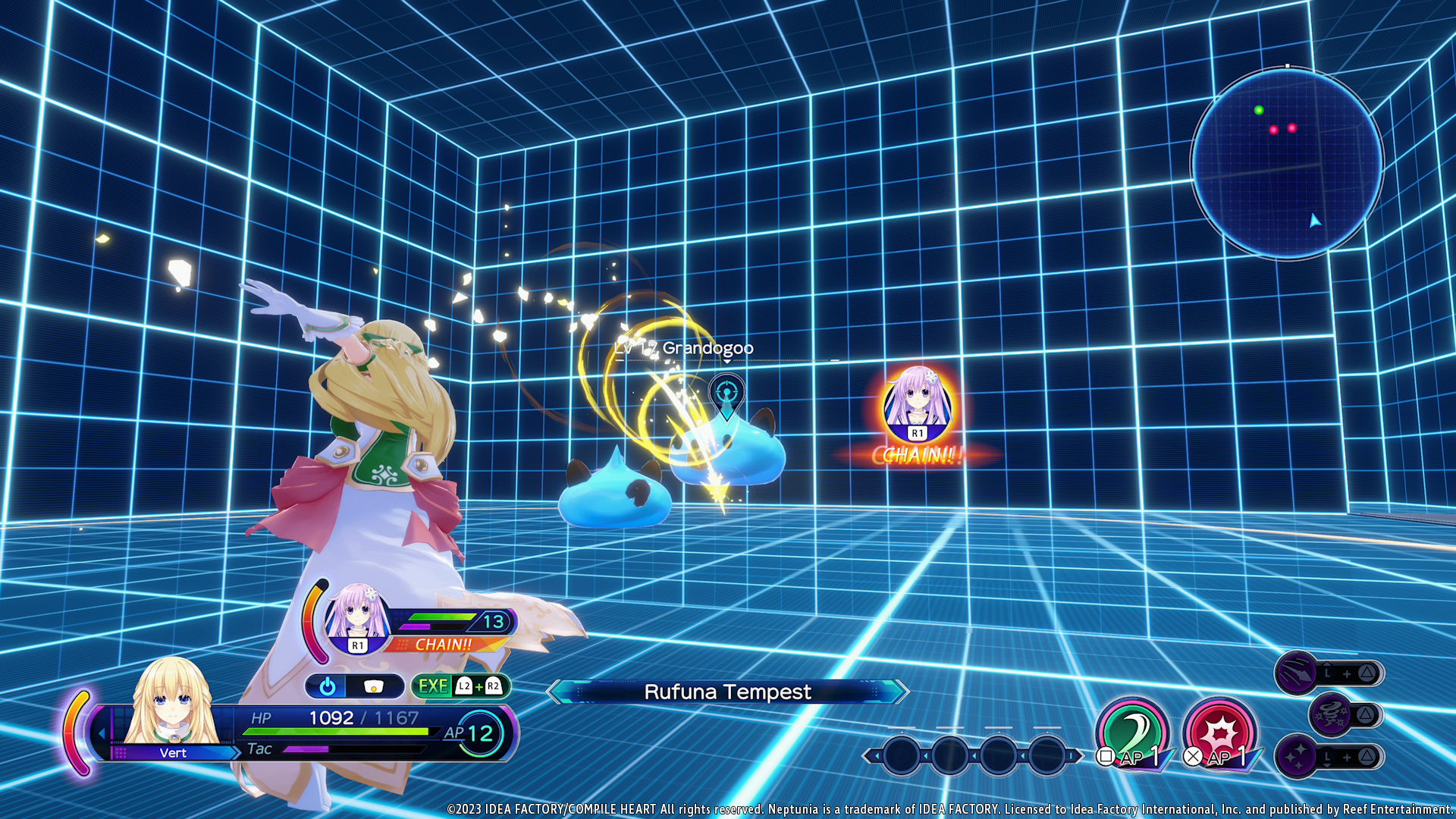Trigger the purple claw slash skill
Viewport: 1456px width, 819px height.
tap(1297, 672)
